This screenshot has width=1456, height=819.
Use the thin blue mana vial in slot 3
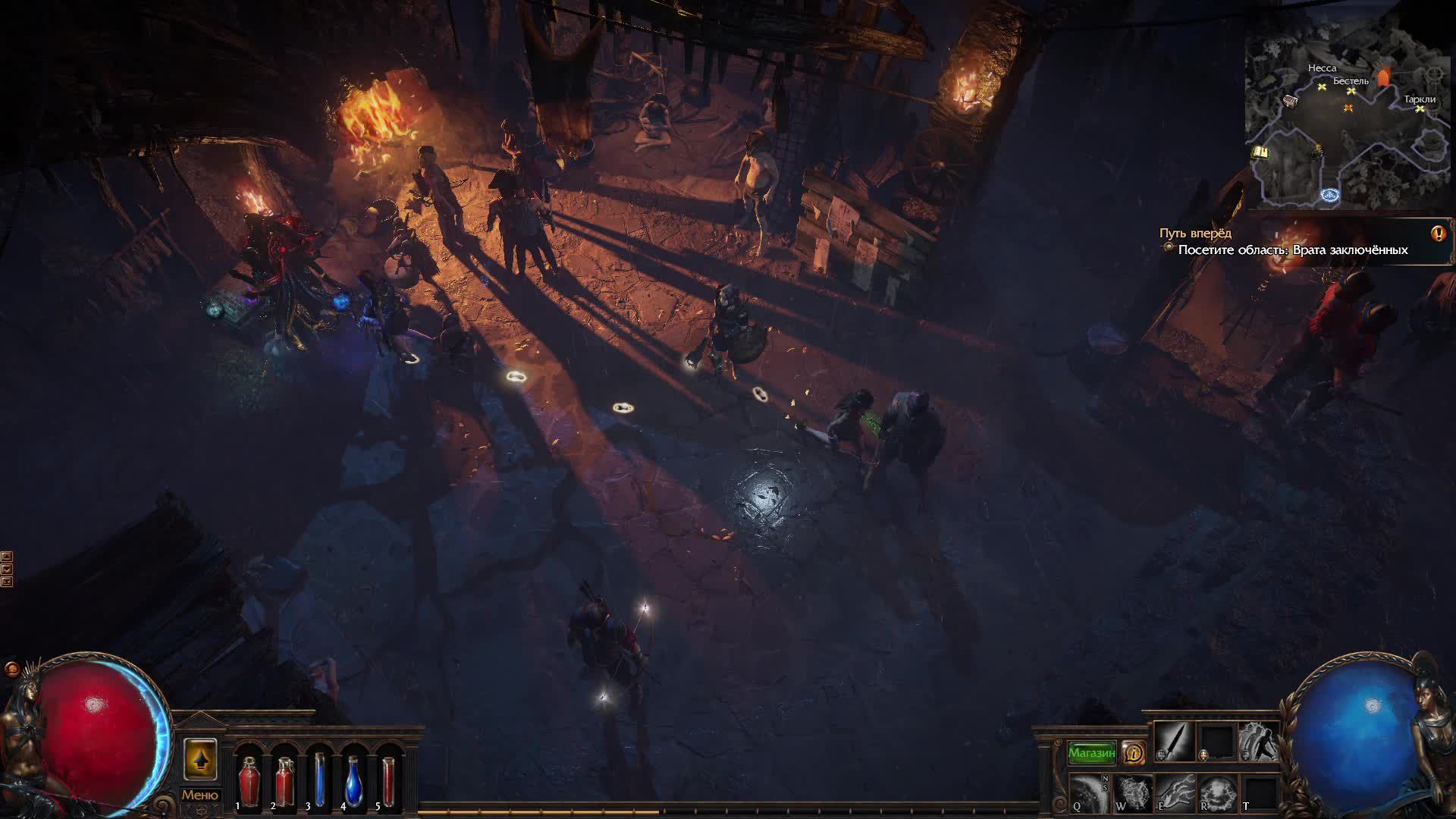click(x=319, y=781)
